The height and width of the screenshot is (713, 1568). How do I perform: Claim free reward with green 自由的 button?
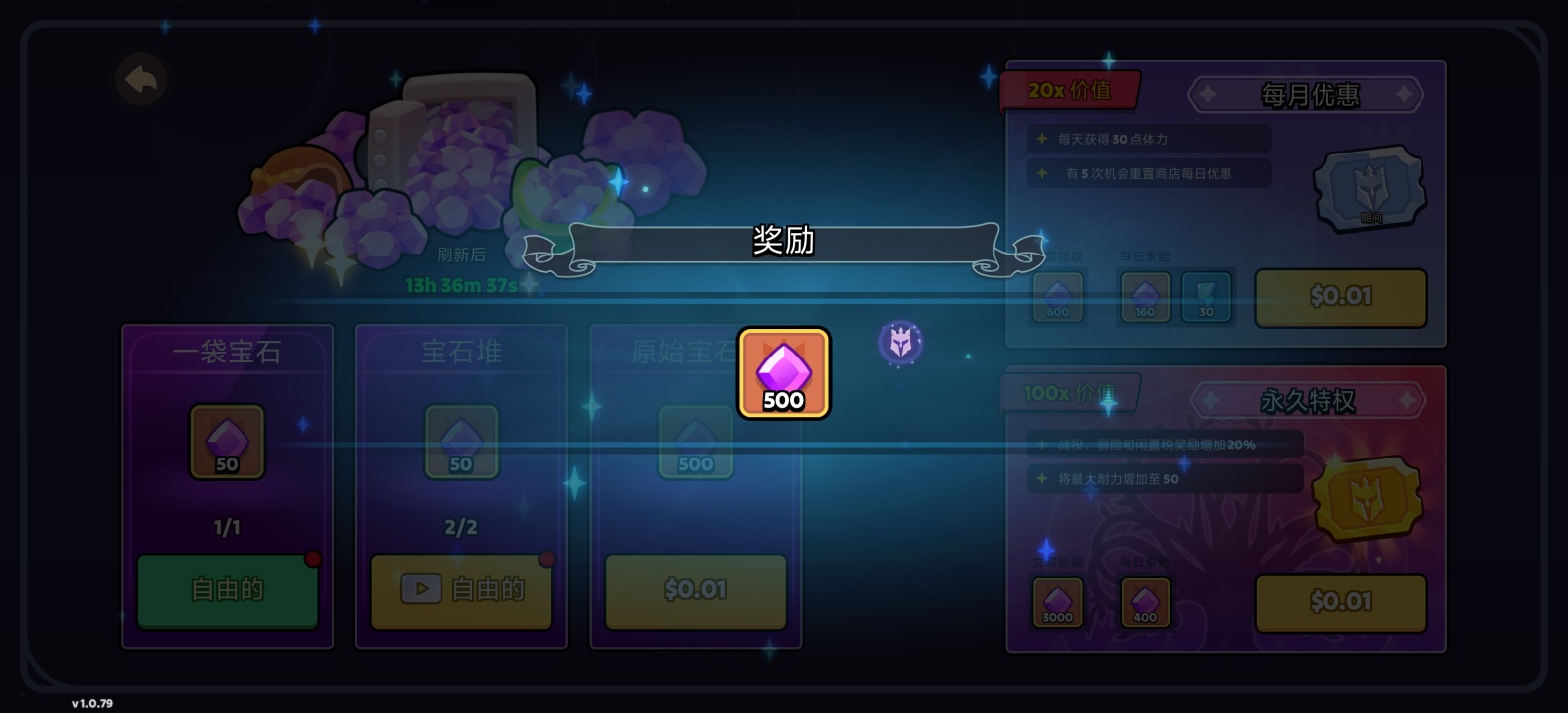coord(226,589)
